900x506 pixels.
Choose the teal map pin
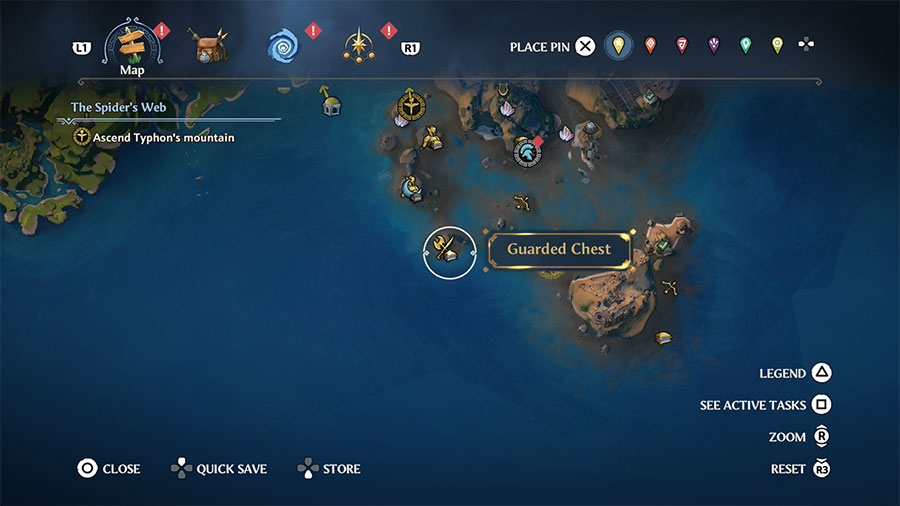[745, 45]
